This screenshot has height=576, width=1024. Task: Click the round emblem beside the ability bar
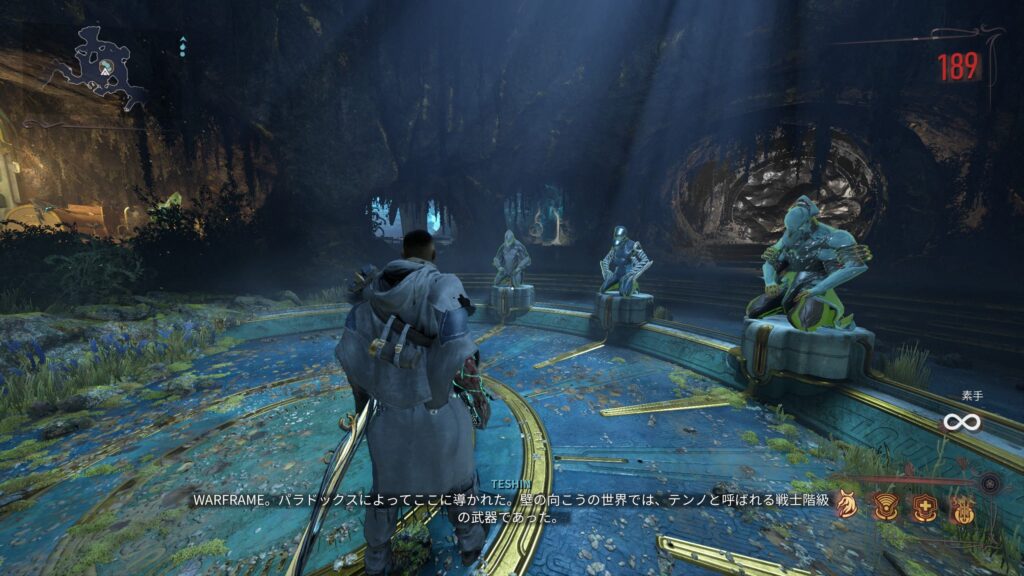pos(991,484)
